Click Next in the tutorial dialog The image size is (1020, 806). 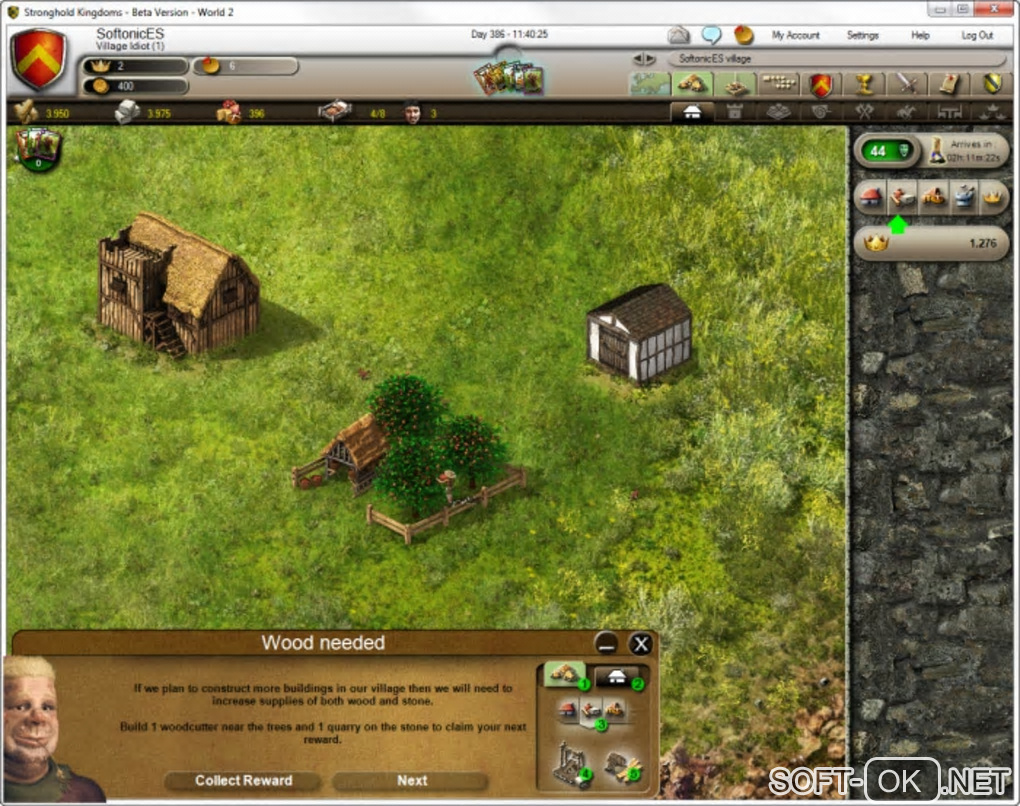click(x=411, y=781)
